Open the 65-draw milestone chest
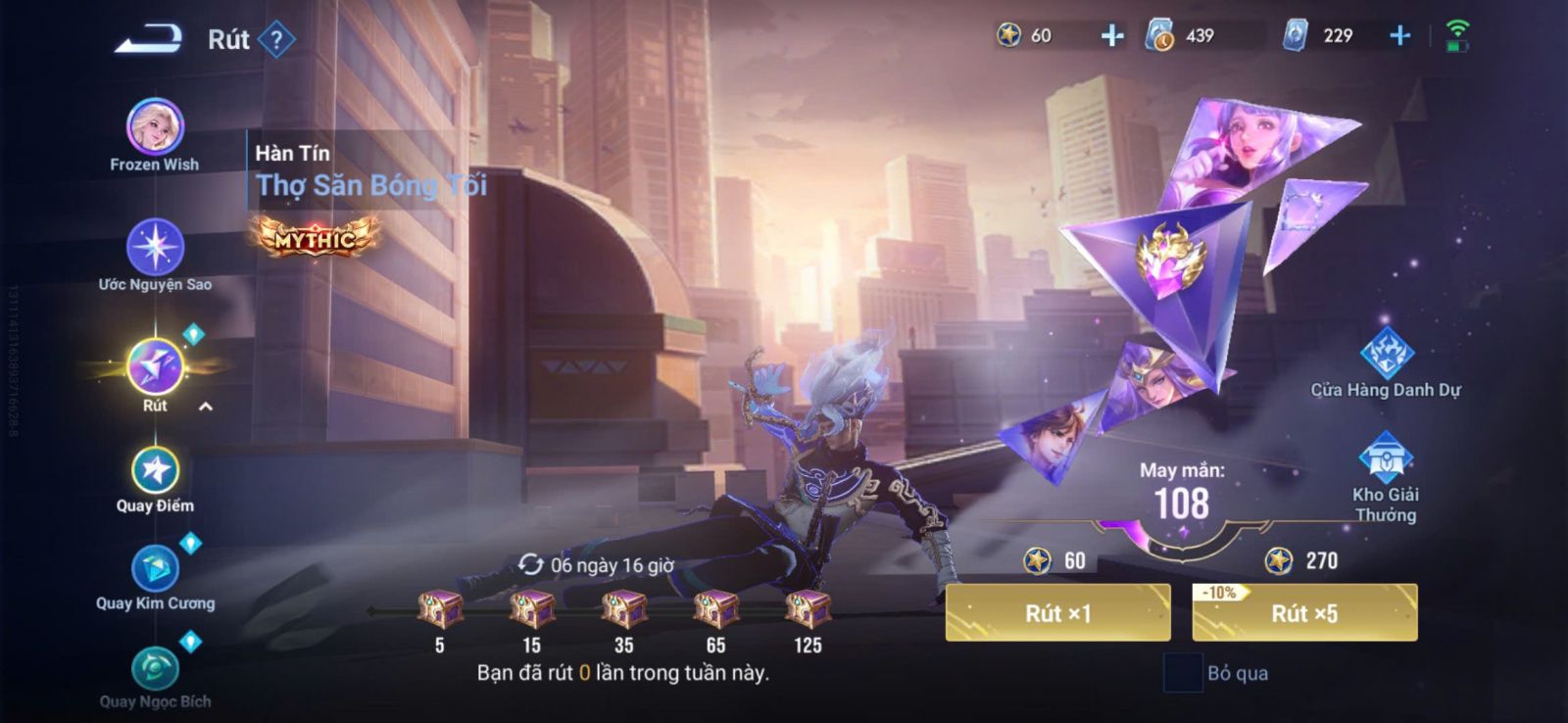 click(x=715, y=609)
